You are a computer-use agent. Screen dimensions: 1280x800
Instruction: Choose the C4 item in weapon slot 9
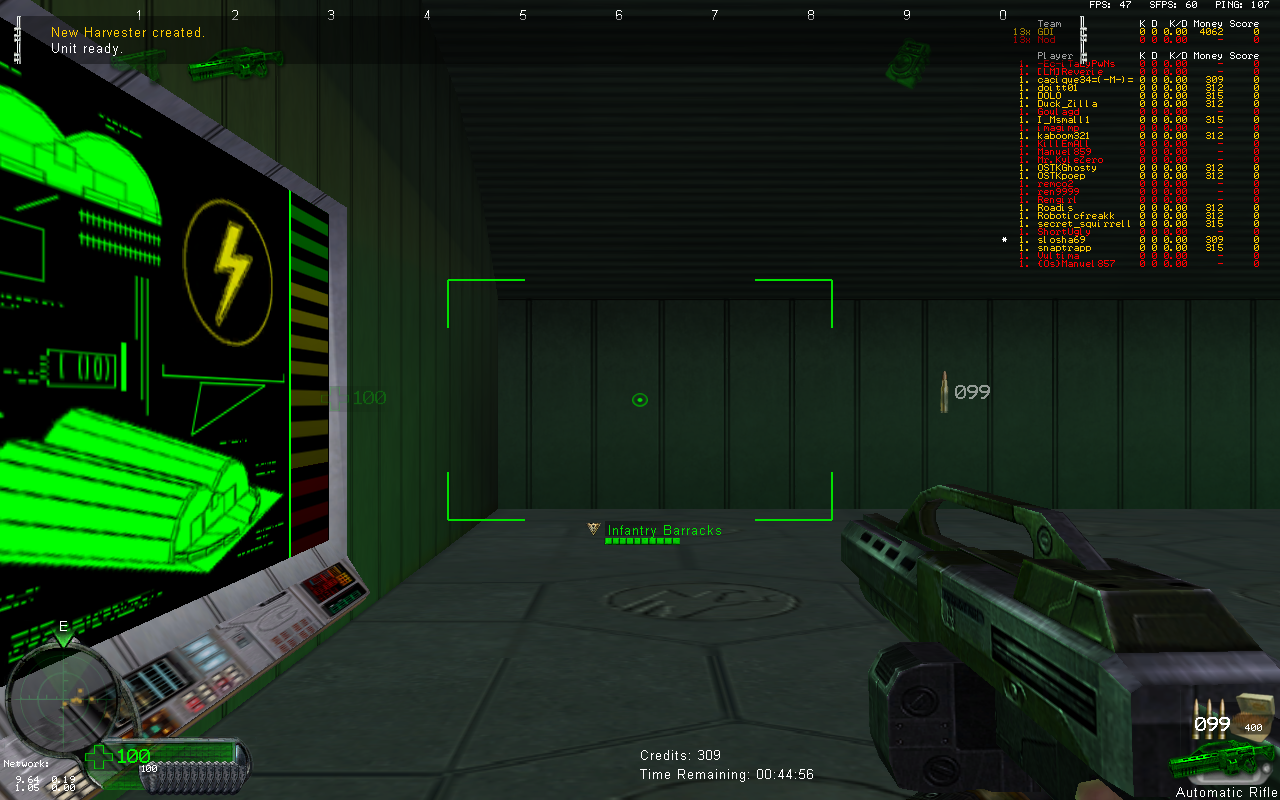(907, 60)
